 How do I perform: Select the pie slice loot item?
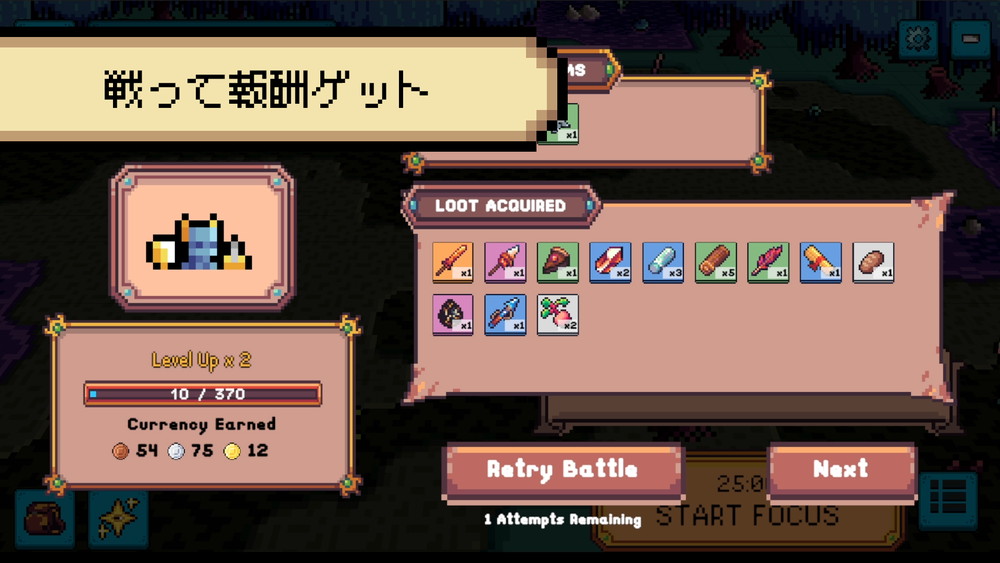558,262
